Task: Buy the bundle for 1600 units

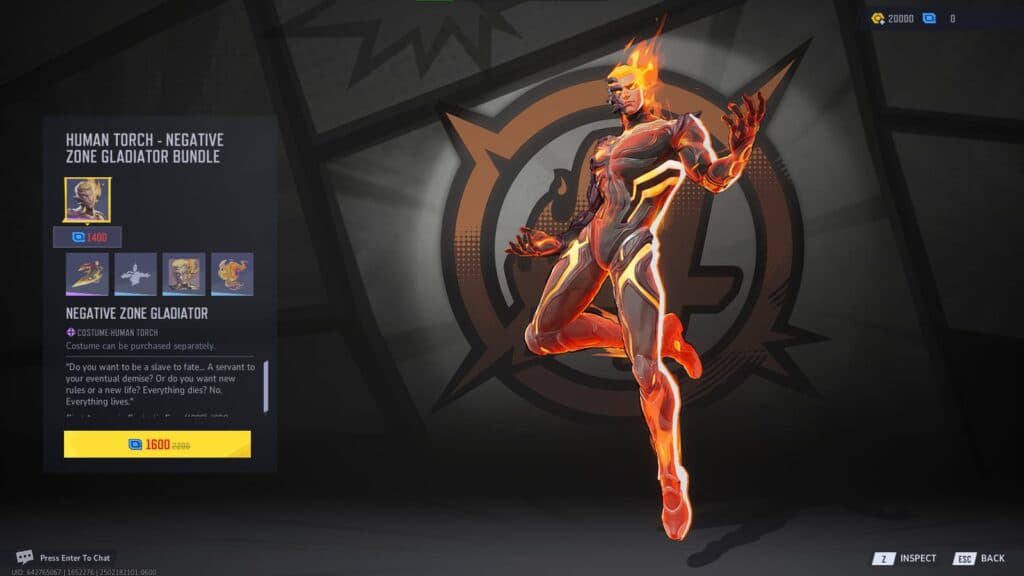Action: coord(157,444)
